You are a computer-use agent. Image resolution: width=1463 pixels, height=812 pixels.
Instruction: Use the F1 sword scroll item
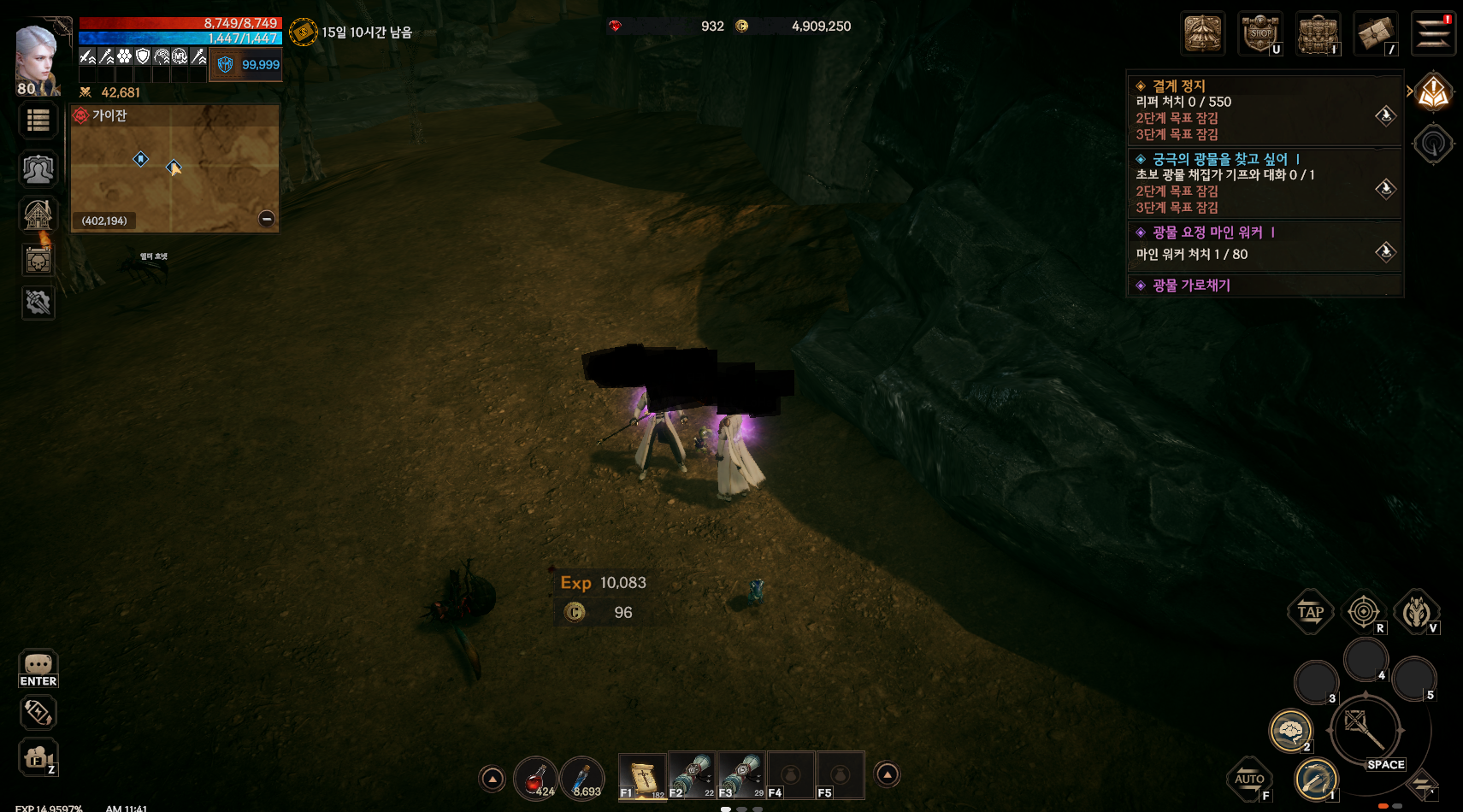tap(641, 775)
